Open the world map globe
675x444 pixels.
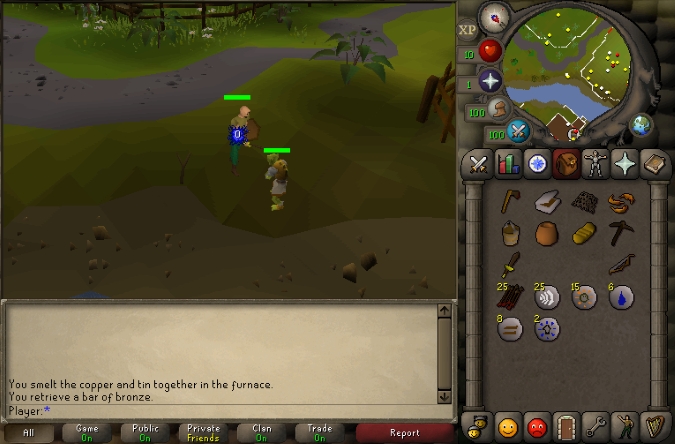coord(640,125)
